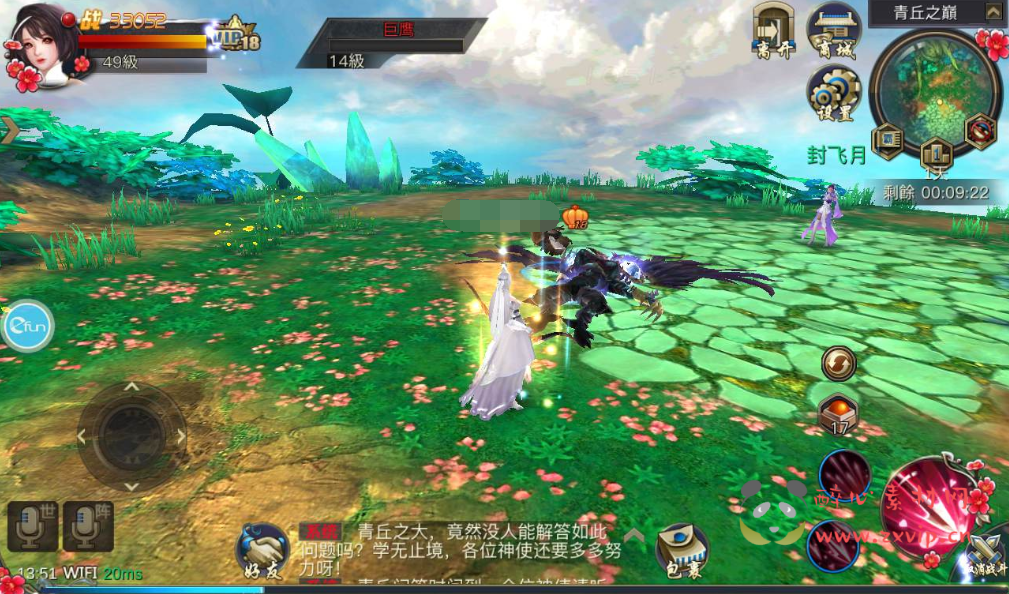Collapse the 青丘之巅 map header arrow
The height and width of the screenshot is (594, 1009).
(992, 14)
